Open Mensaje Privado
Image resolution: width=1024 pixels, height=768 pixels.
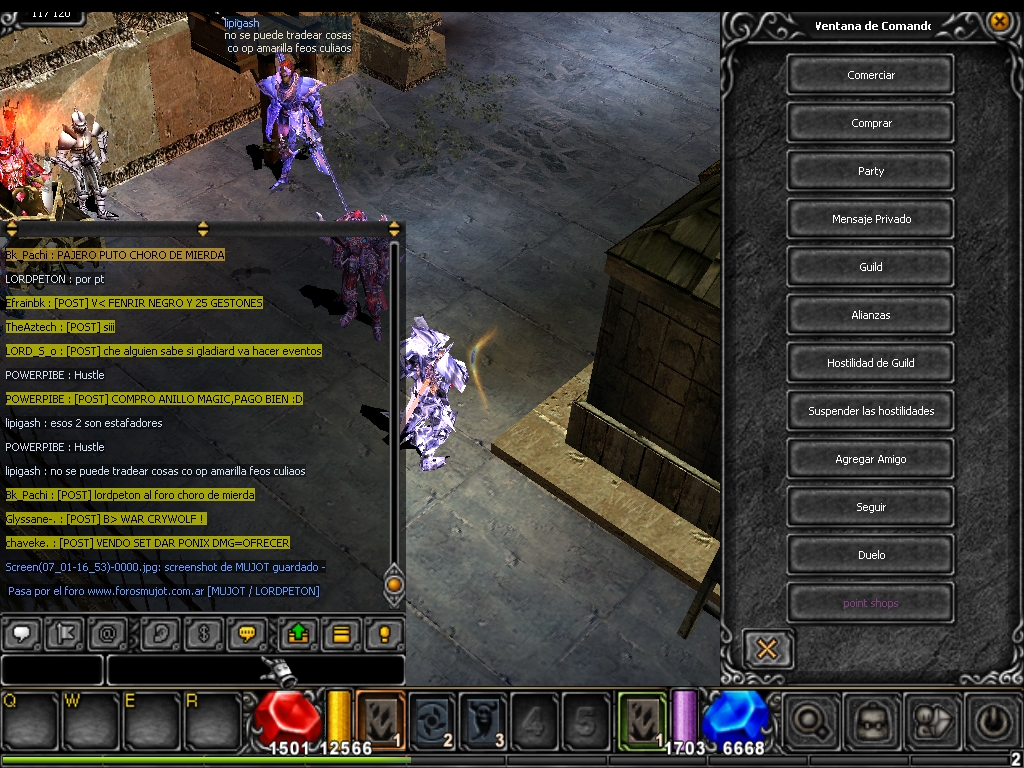coord(870,219)
